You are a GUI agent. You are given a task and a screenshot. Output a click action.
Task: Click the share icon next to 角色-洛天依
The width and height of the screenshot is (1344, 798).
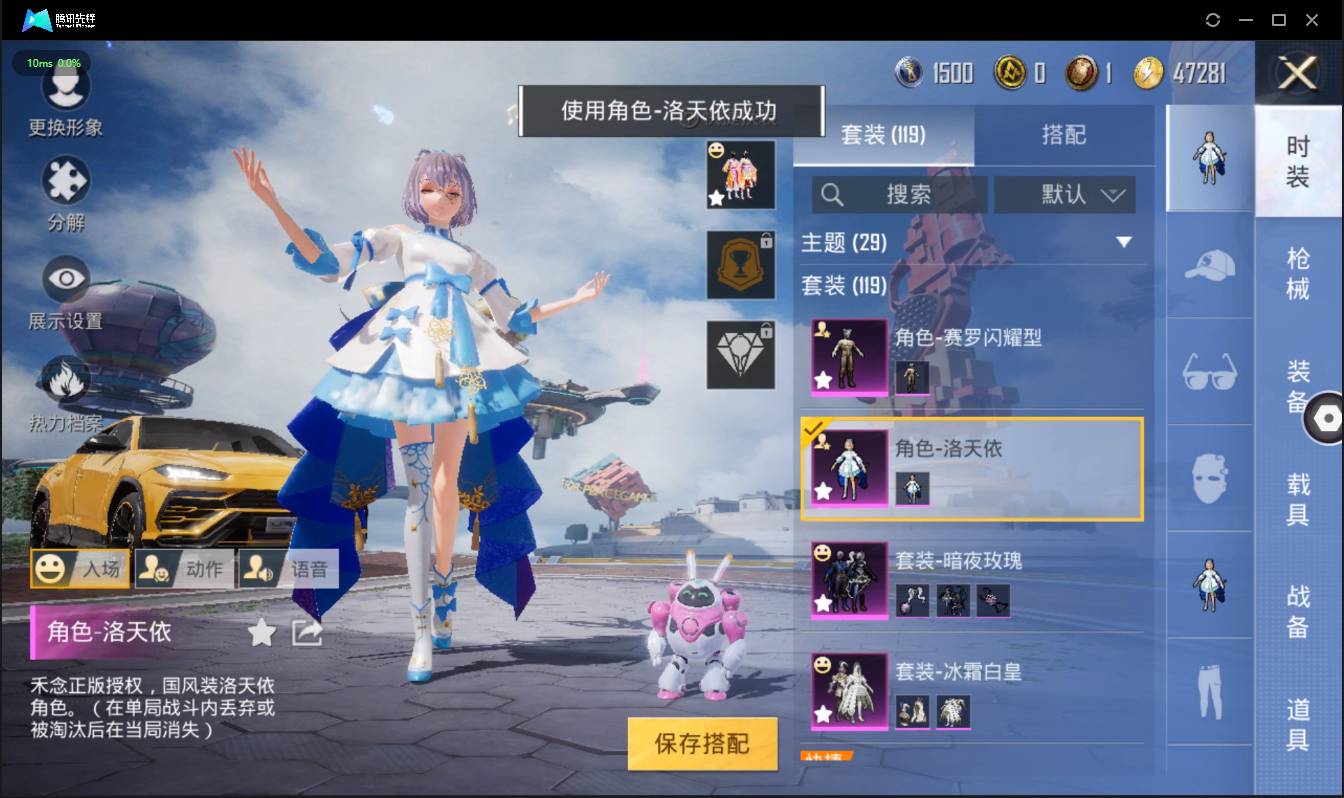click(305, 633)
